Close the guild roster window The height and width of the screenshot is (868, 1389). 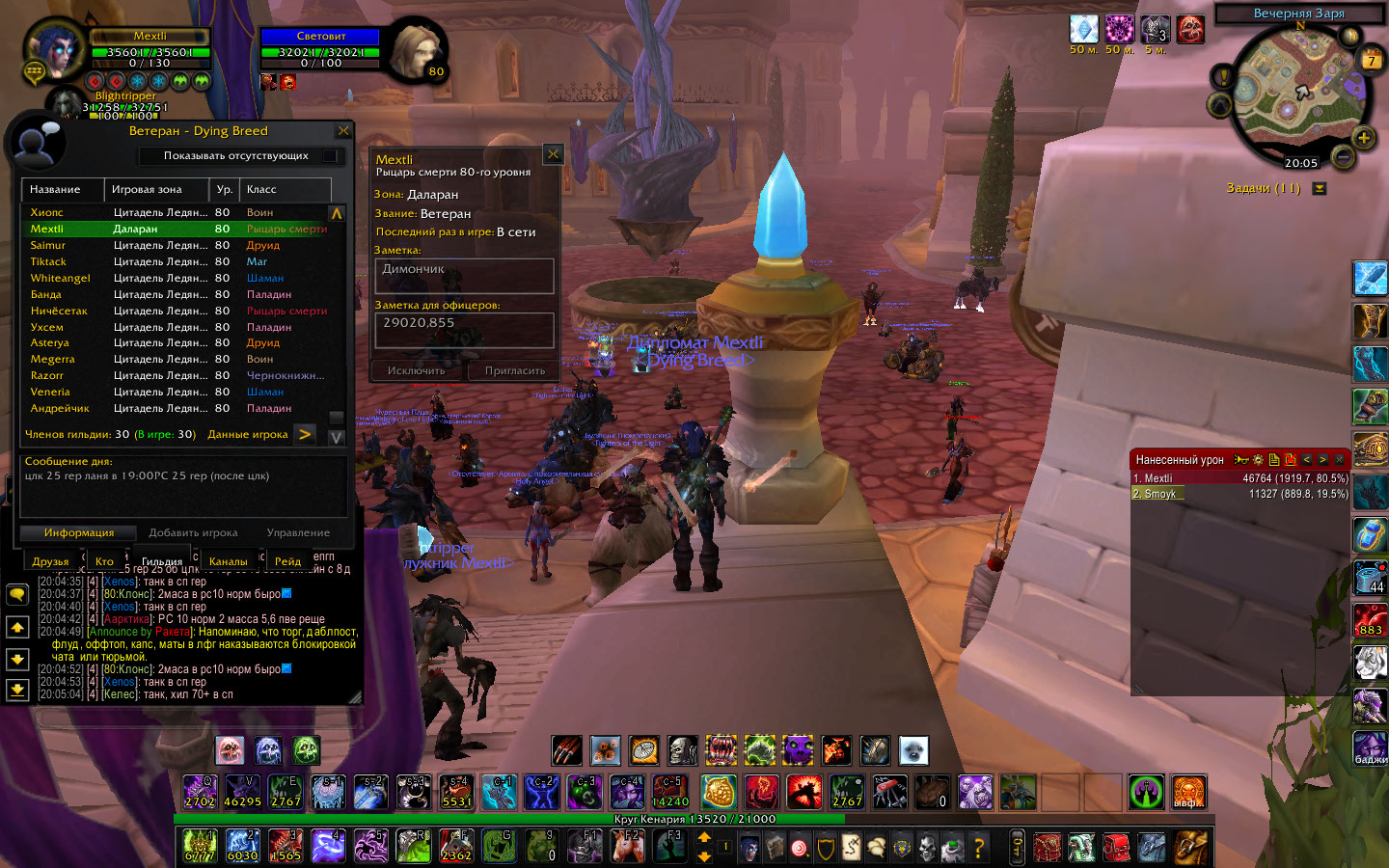pyautogui.click(x=343, y=130)
